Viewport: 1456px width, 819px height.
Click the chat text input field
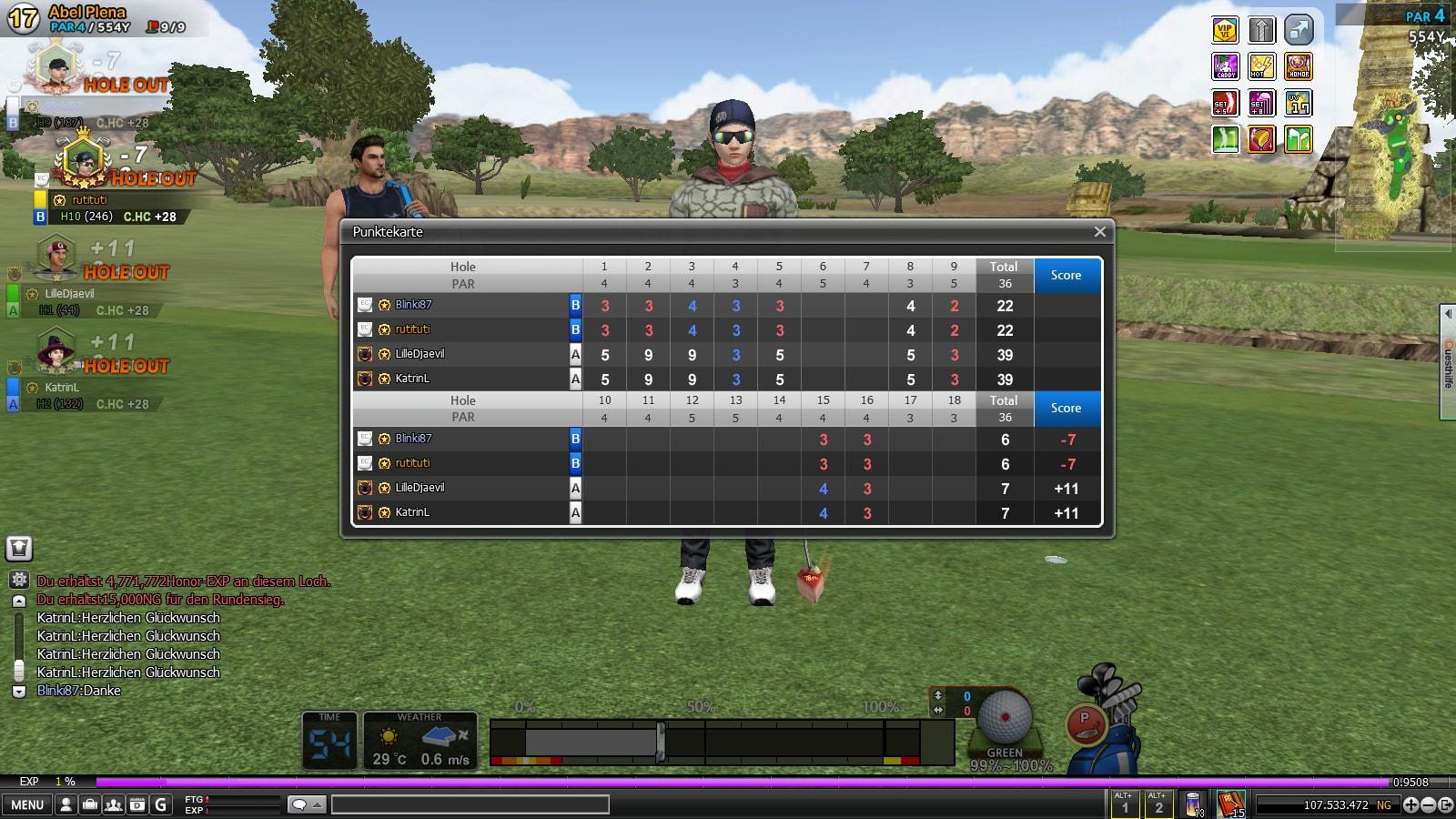pyautogui.click(x=470, y=804)
